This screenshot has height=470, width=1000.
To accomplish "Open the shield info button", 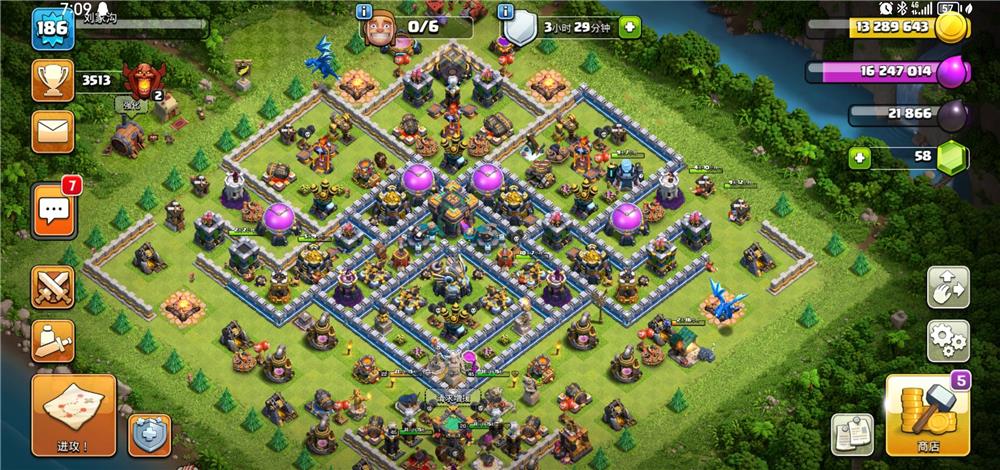I will (506, 12).
